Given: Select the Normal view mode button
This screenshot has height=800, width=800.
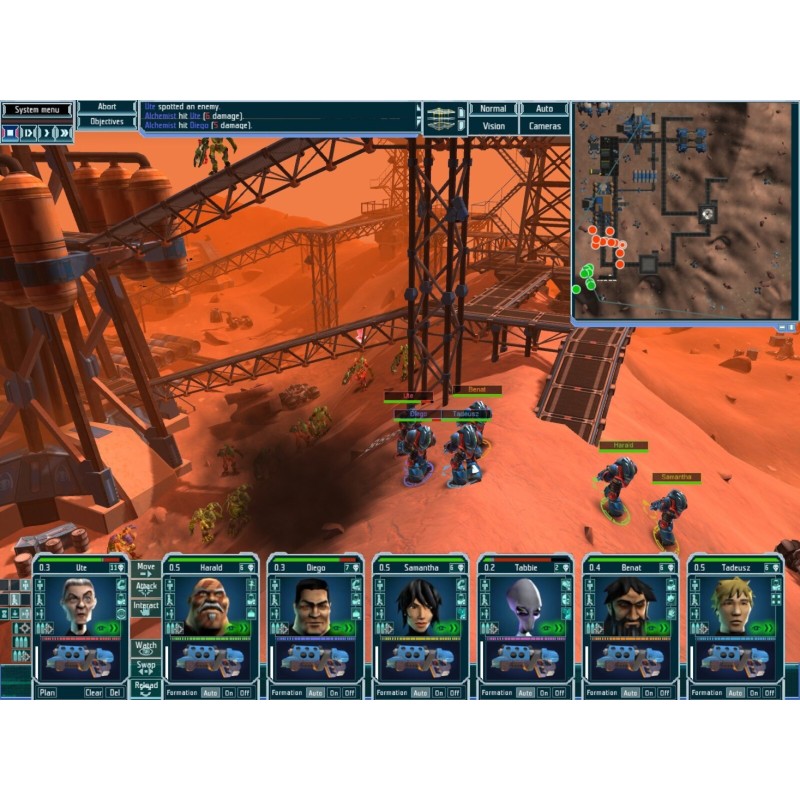Looking at the screenshot, I should (493, 108).
